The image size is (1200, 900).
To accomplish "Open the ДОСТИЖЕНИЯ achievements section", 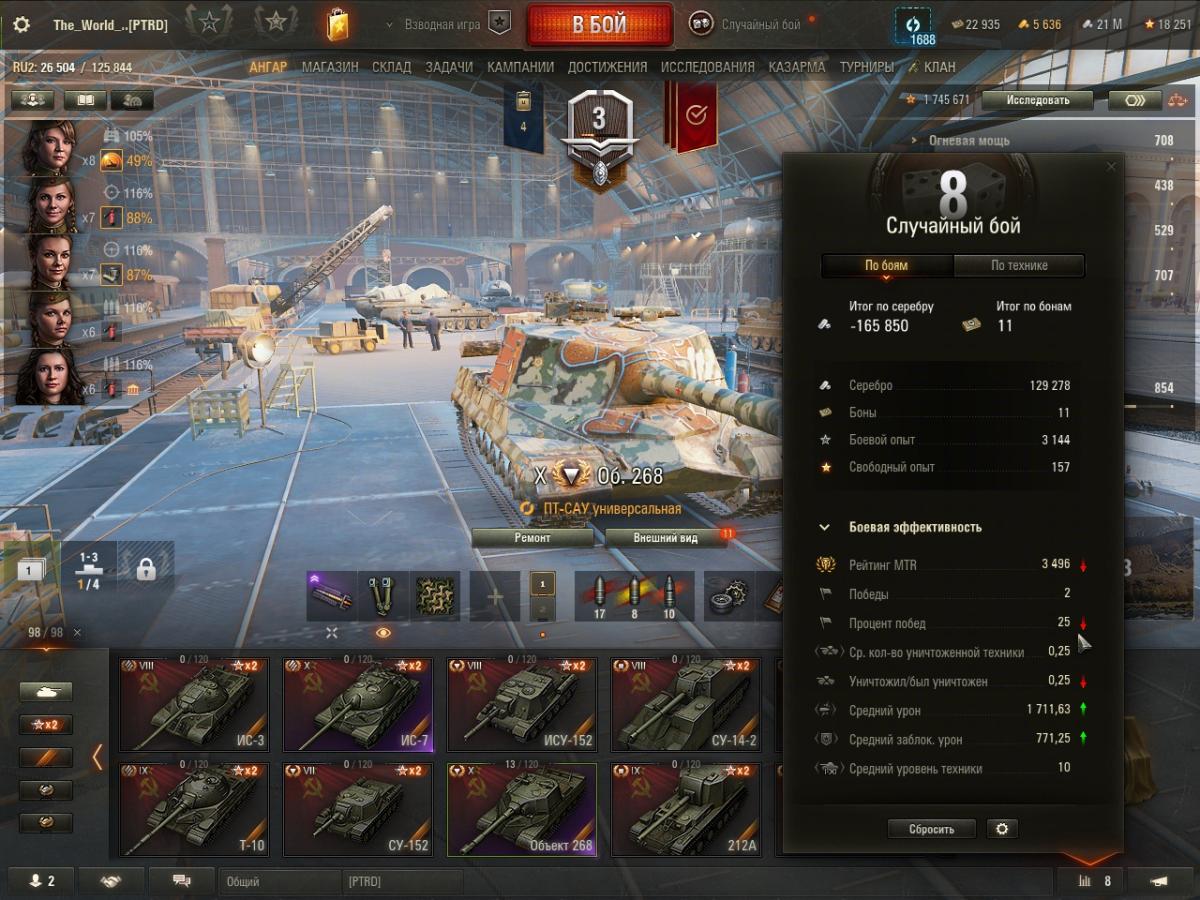I will click(607, 67).
